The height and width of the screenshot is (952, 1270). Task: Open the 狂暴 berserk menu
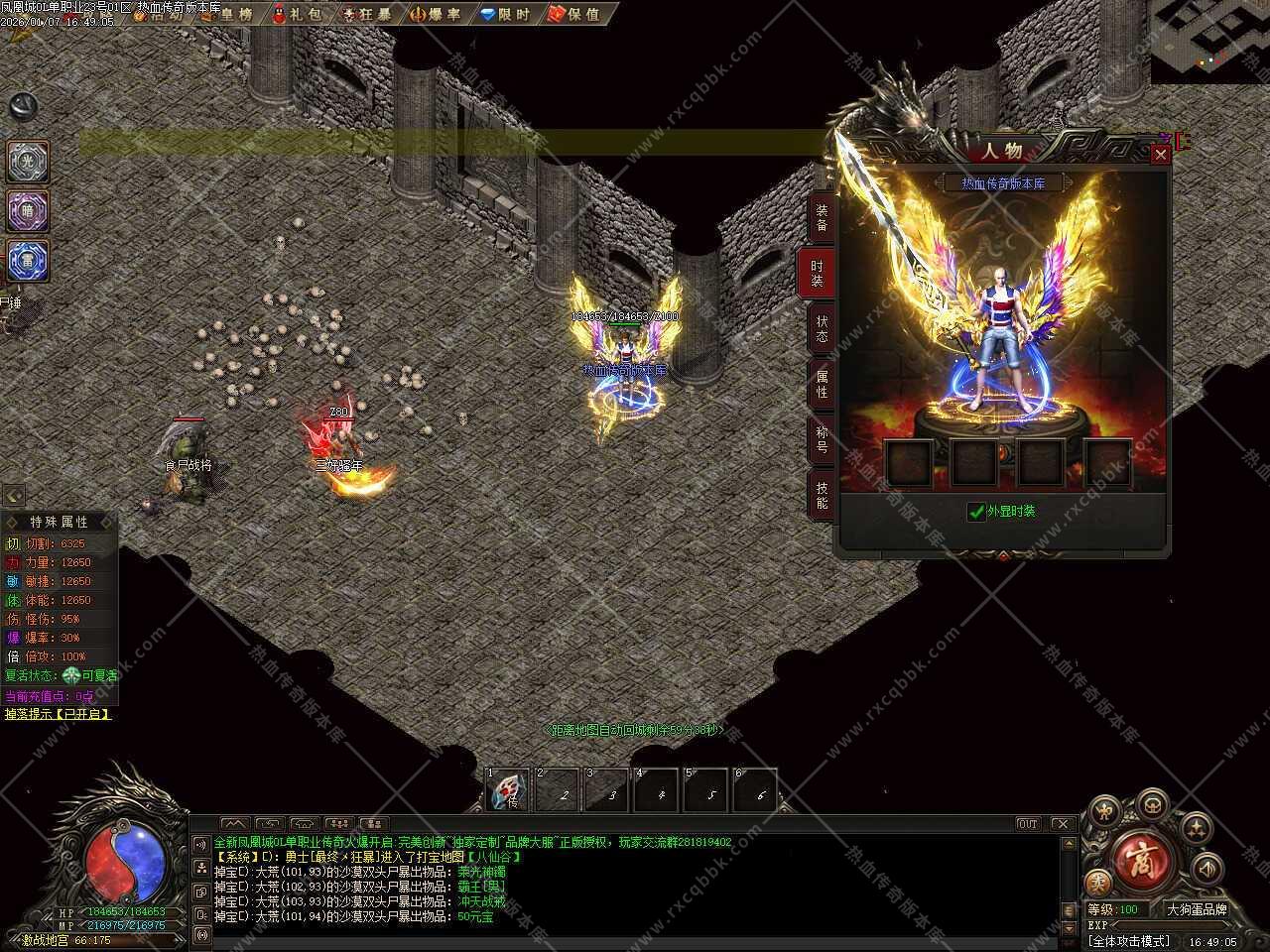tap(366, 14)
